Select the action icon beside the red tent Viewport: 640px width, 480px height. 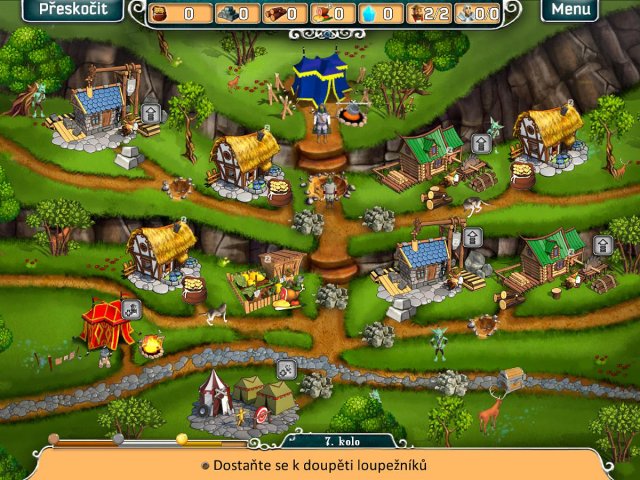[131, 309]
